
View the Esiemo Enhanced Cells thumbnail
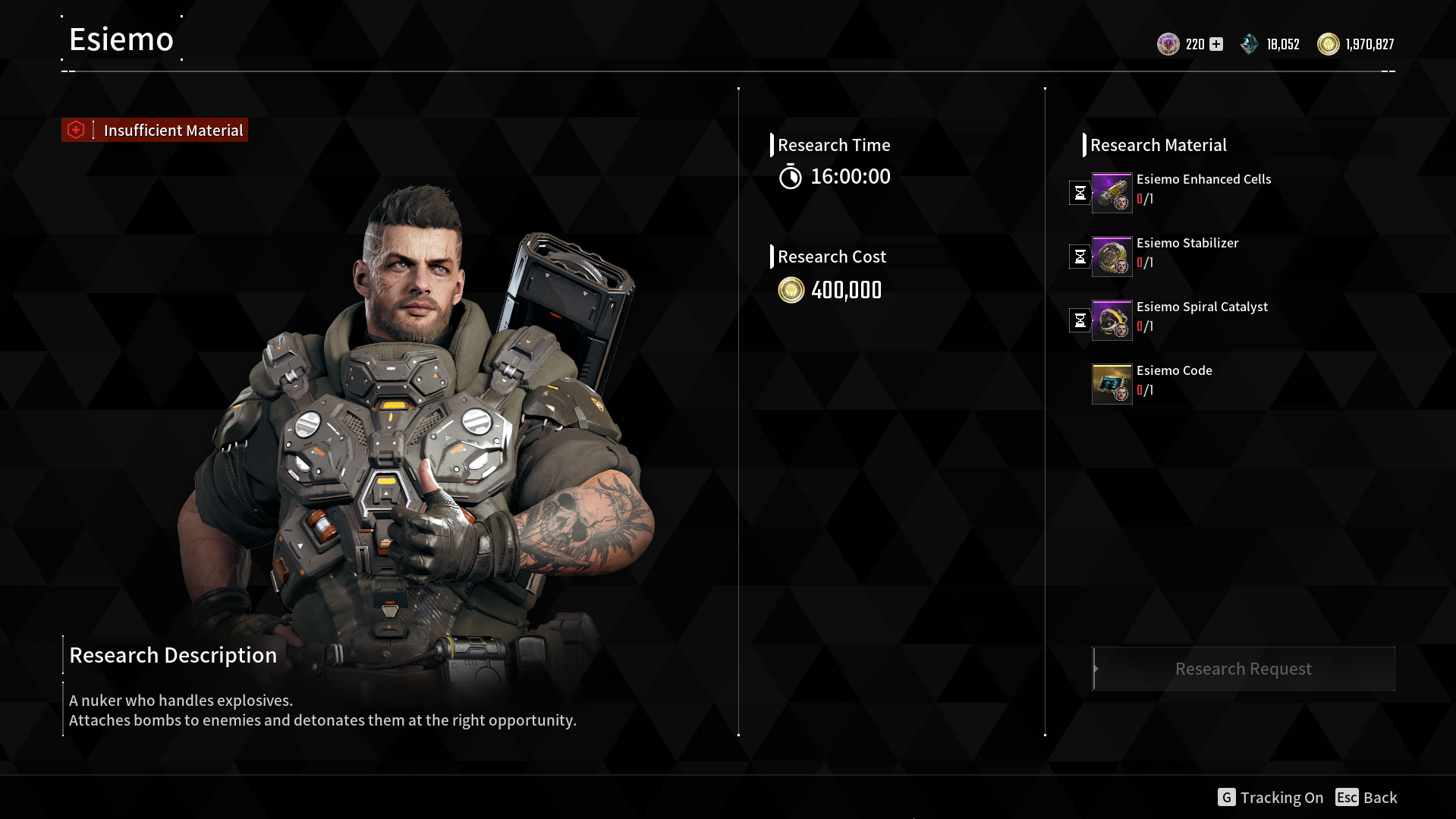(1112, 192)
